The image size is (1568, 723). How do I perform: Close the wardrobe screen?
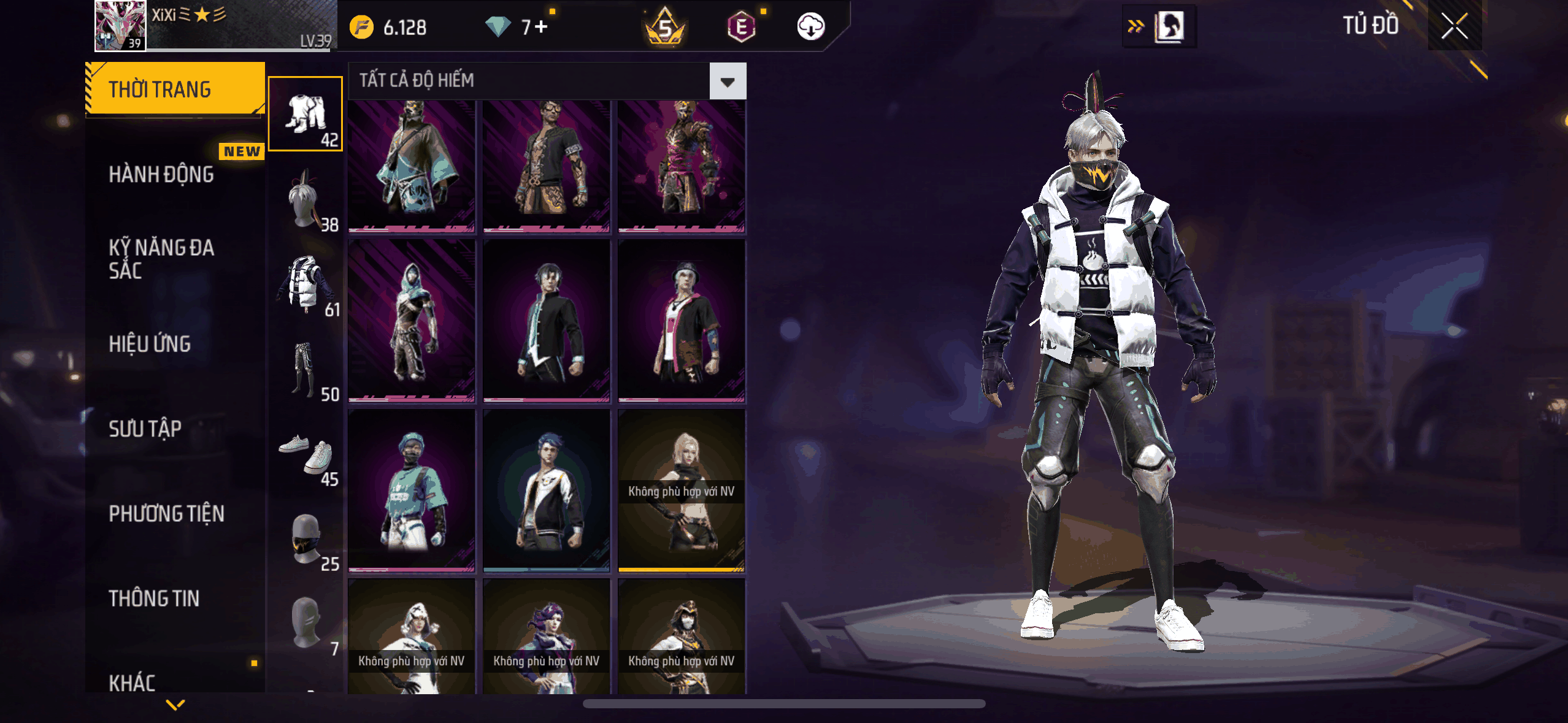[x=1454, y=26]
